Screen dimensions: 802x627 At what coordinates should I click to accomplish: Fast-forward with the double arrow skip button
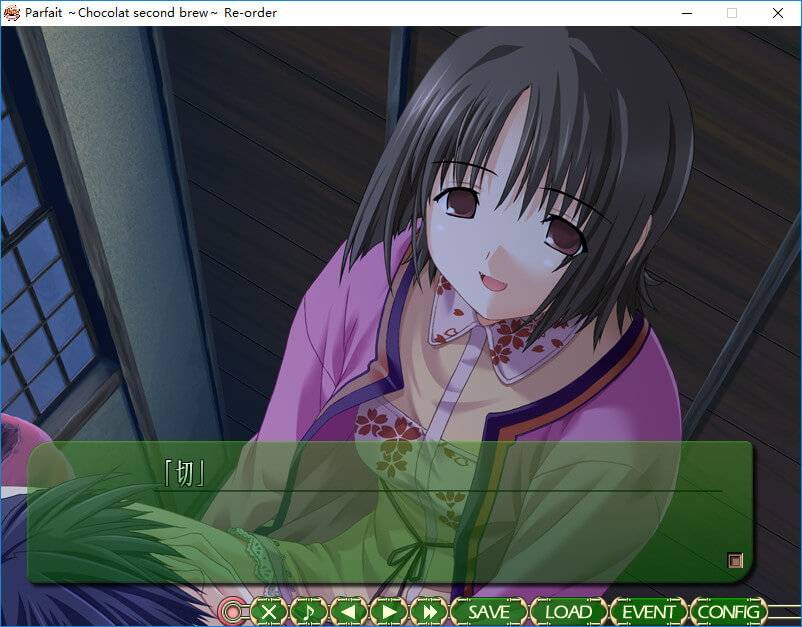point(429,611)
